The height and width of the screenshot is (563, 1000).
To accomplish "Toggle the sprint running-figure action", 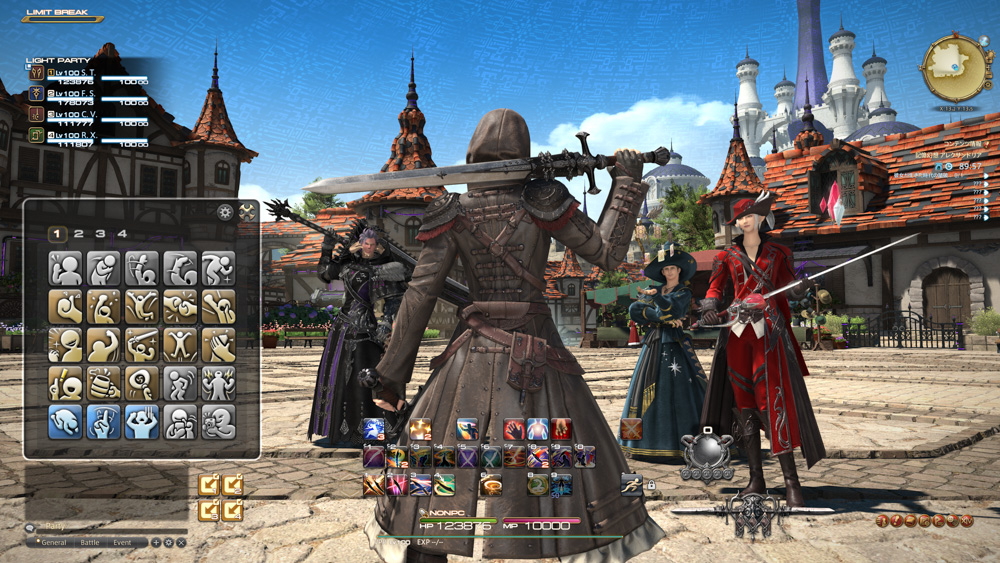I will click(631, 484).
